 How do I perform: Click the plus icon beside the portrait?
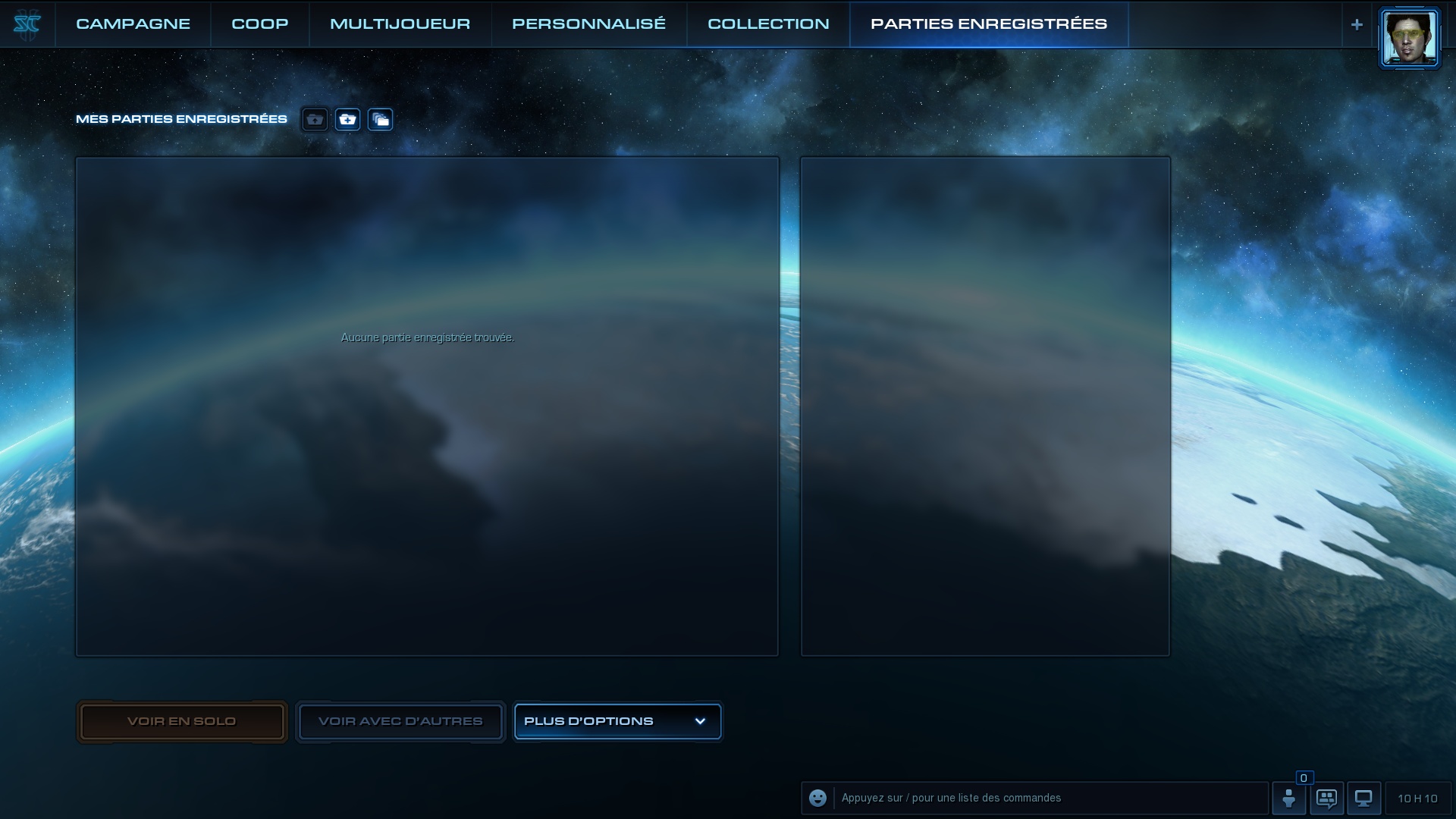coord(1357,25)
